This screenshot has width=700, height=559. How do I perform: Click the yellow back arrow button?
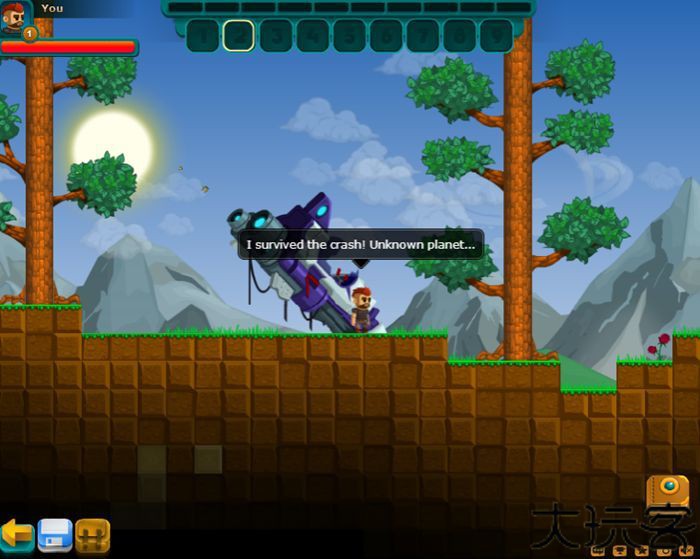coord(17,533)
